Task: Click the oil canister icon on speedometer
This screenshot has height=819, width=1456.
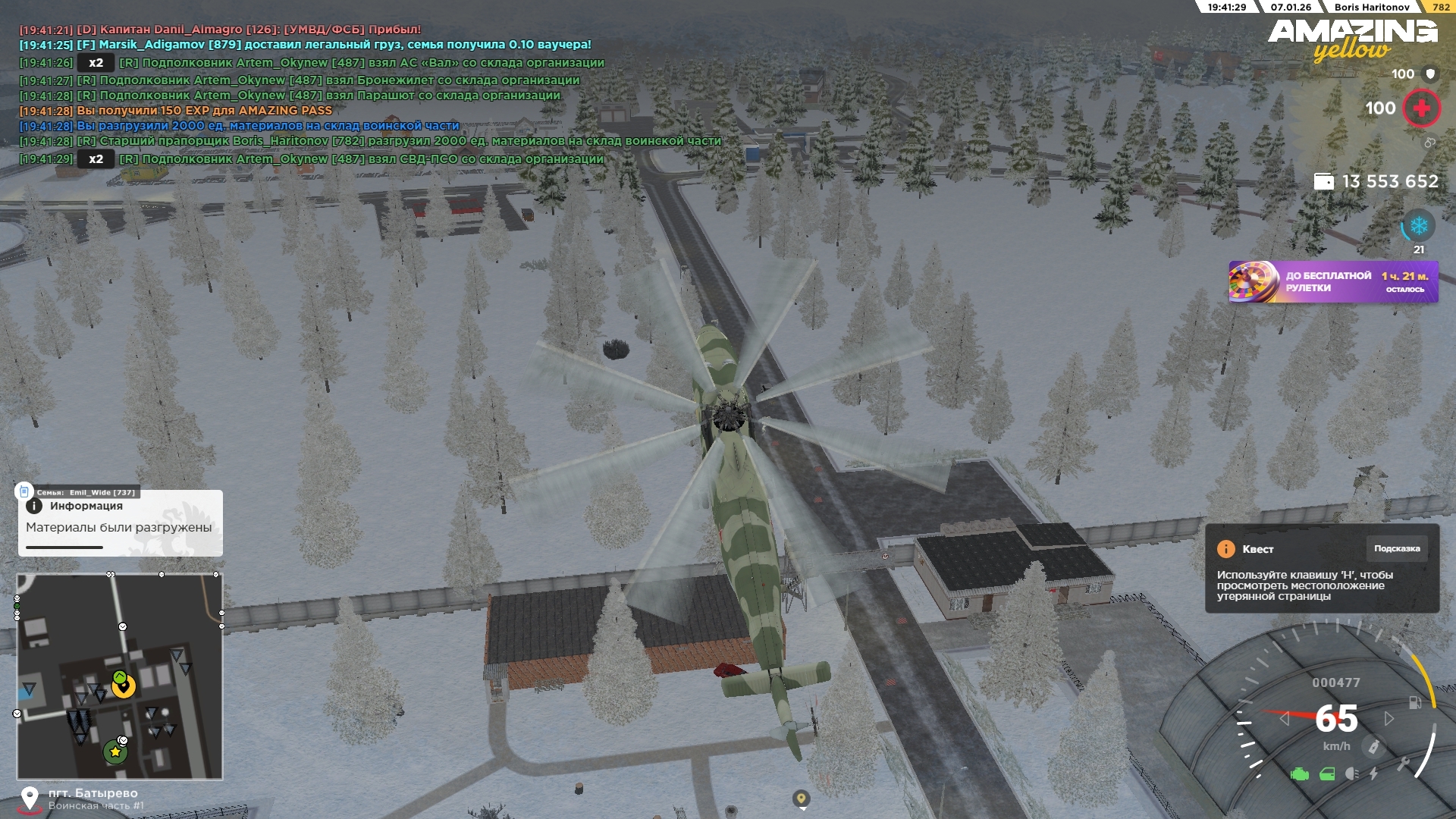Action: (x=1373, y=747)
